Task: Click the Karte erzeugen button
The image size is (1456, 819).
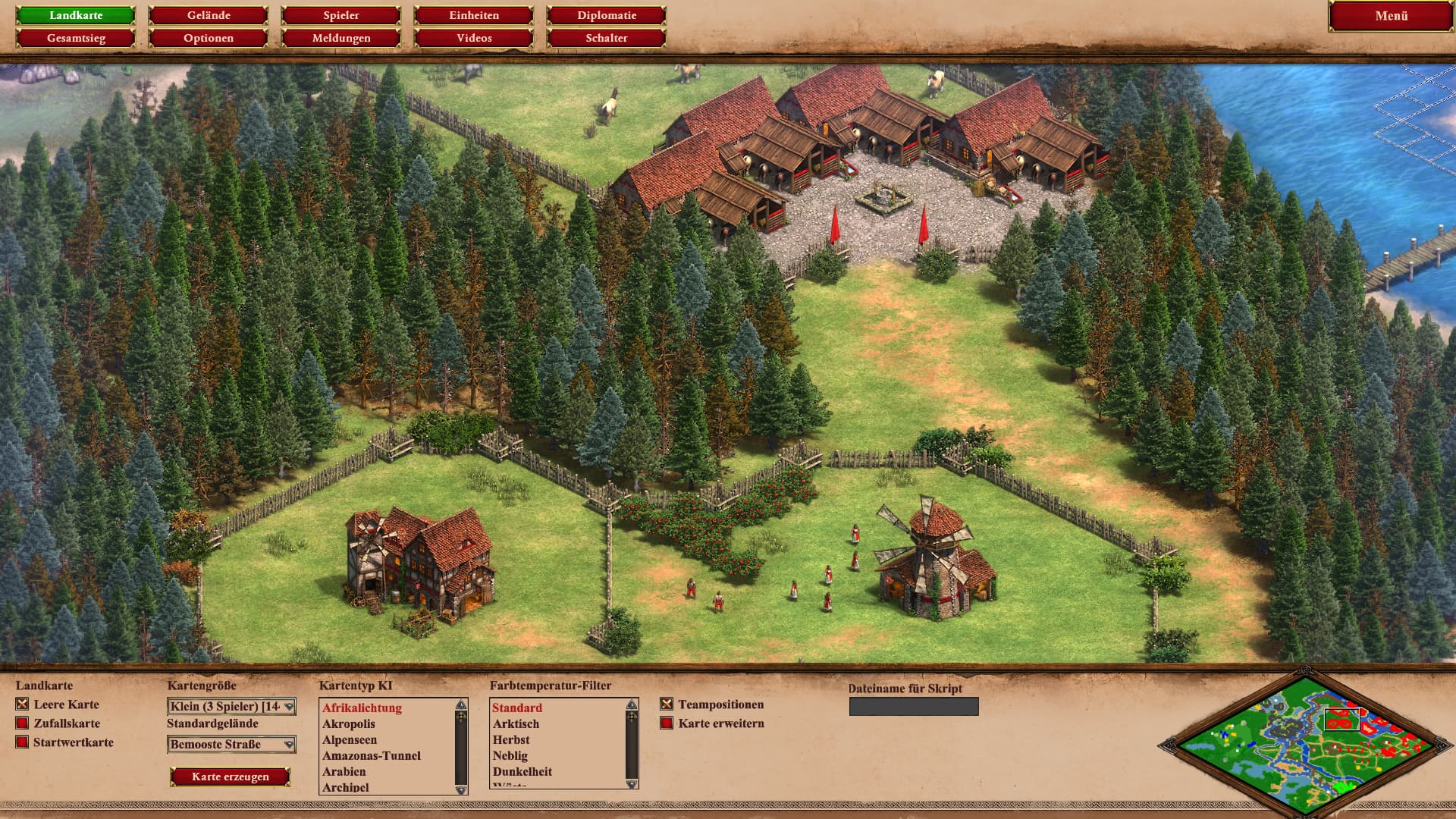Action: tap(231, 777)
